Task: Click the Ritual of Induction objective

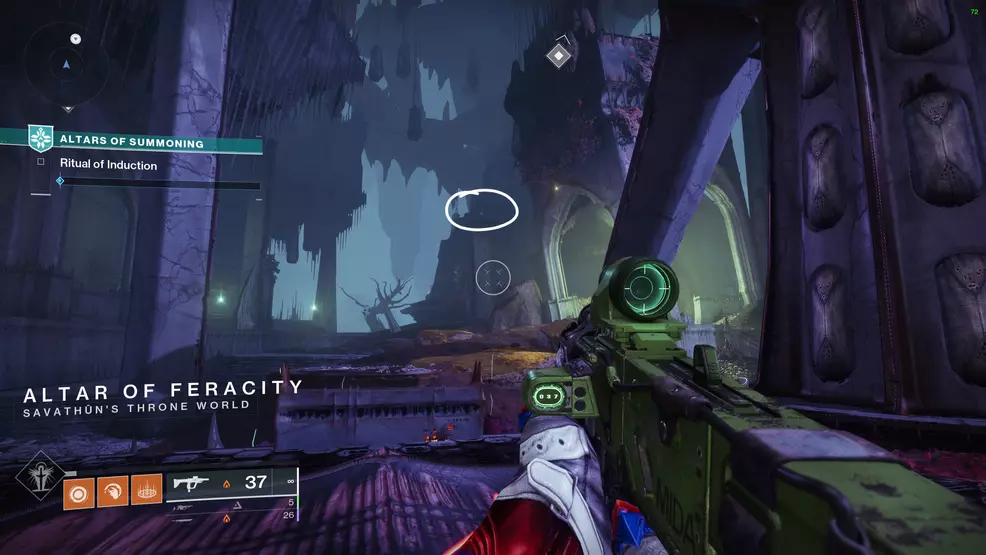Action: coord(108,165)
